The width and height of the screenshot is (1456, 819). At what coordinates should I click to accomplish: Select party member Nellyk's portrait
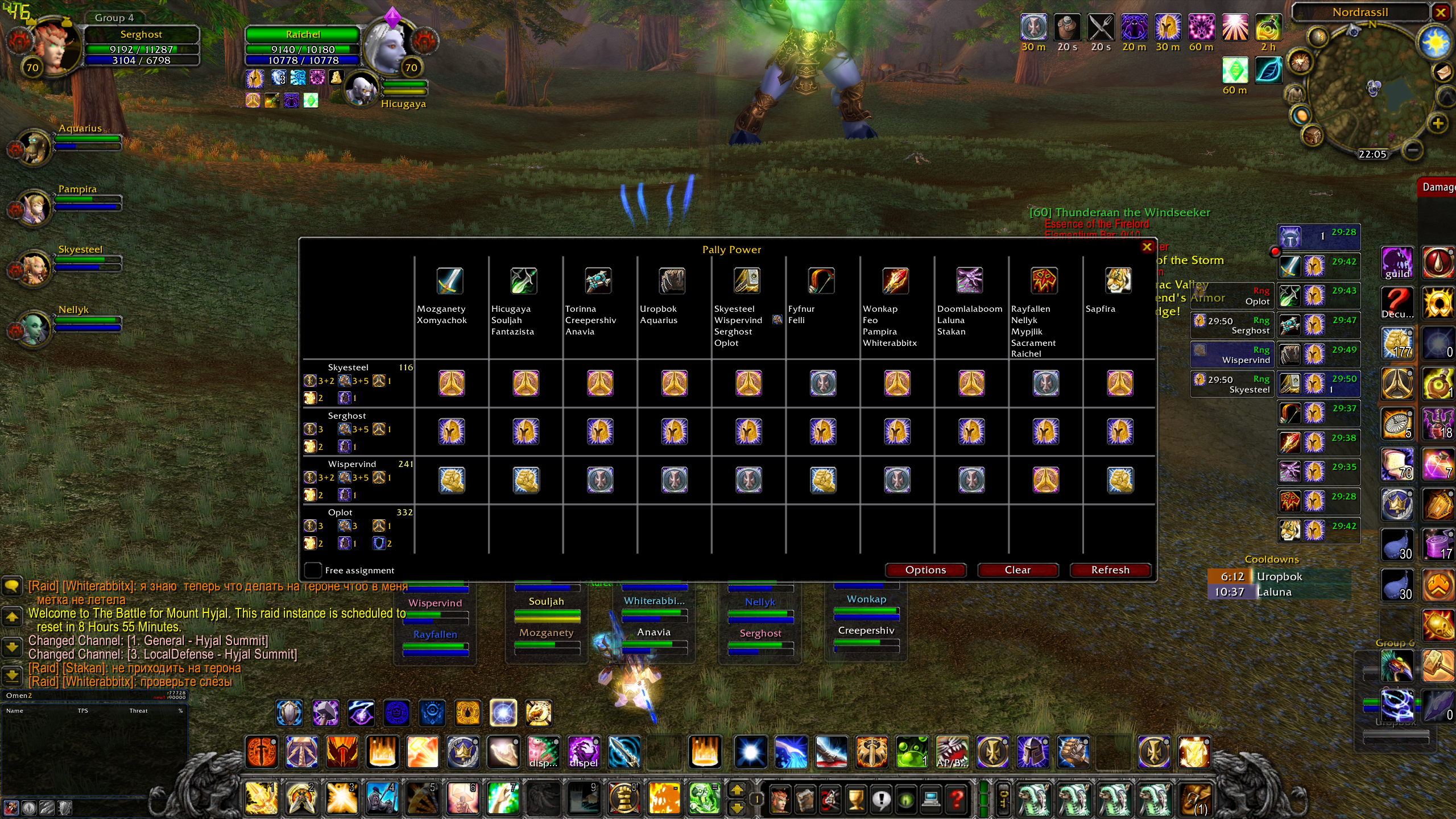tap(33, 328)
